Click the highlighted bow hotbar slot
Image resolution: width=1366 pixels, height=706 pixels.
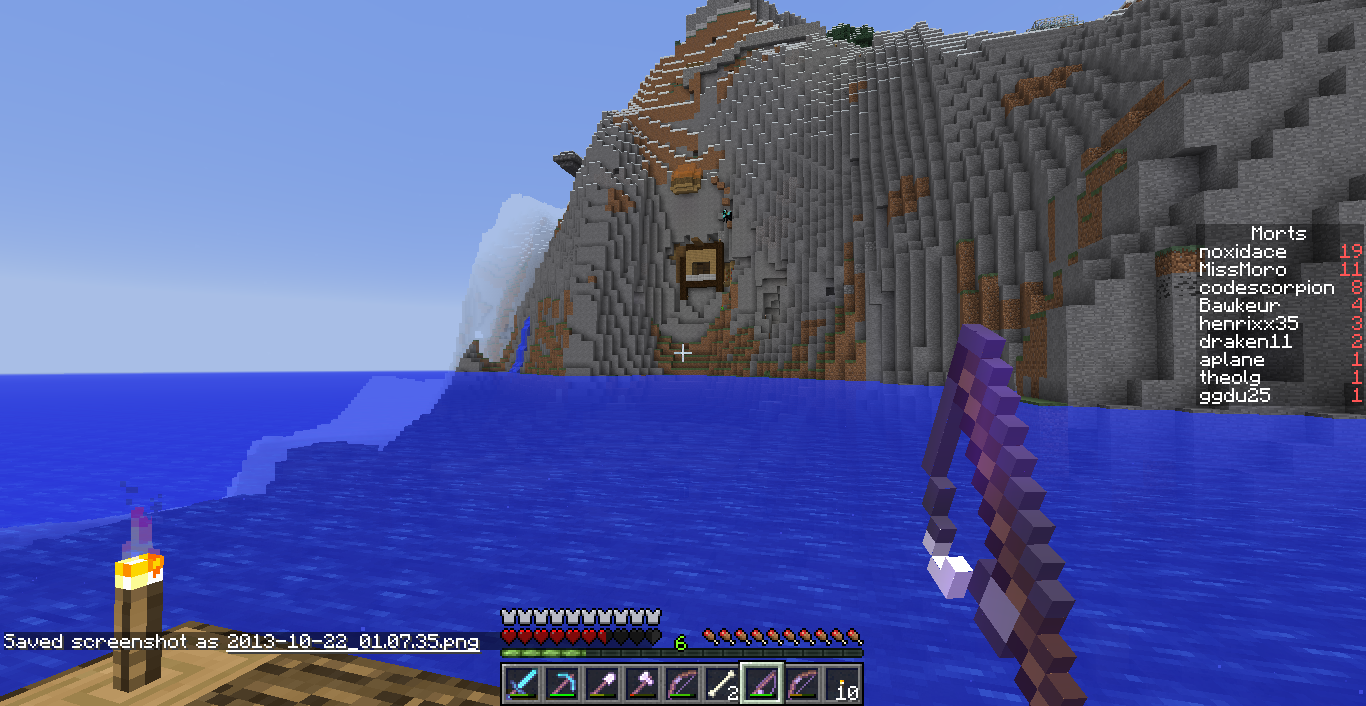pyautogui.click(x=762, y=685)
